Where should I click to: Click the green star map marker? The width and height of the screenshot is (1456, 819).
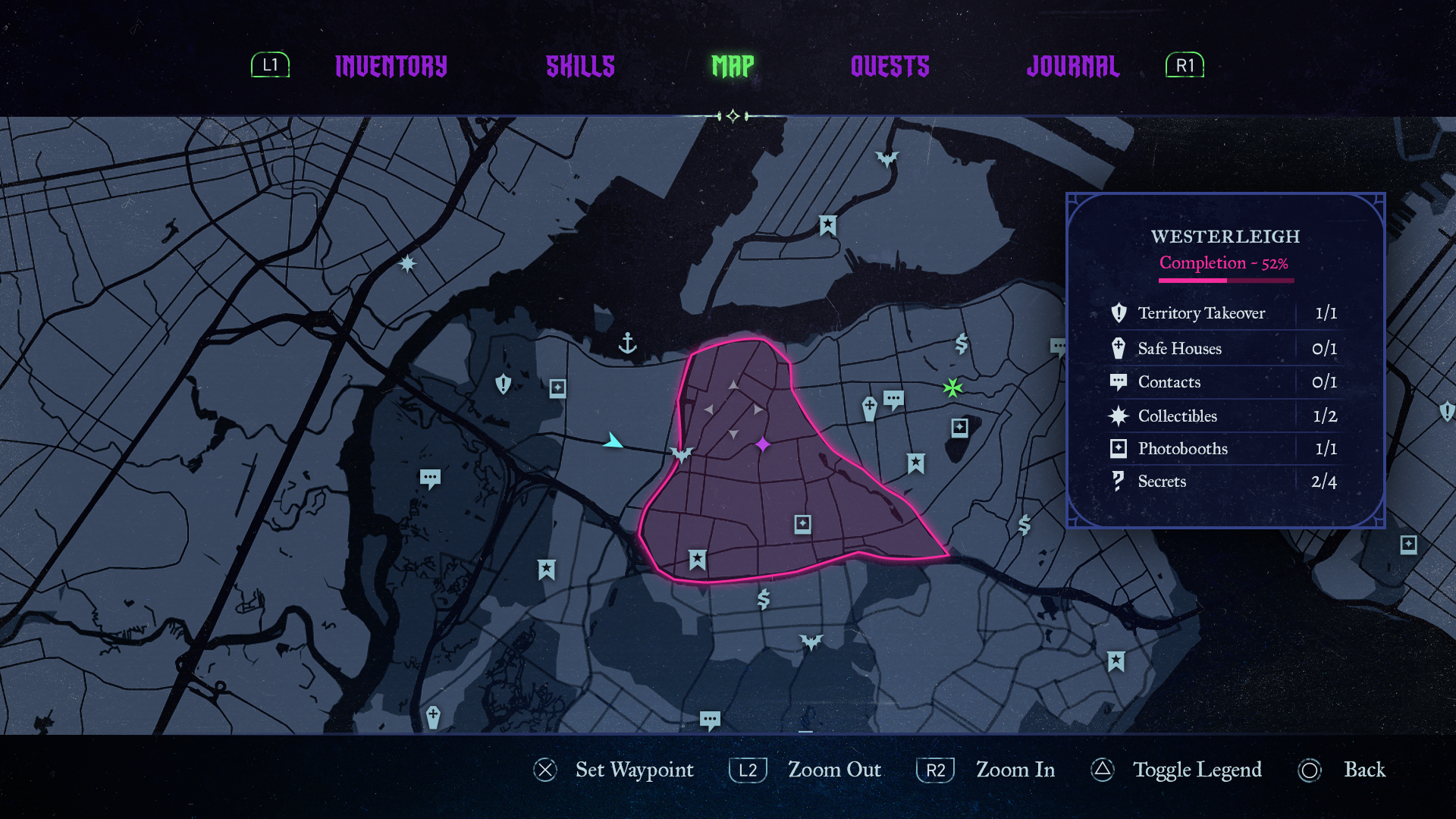952,388
